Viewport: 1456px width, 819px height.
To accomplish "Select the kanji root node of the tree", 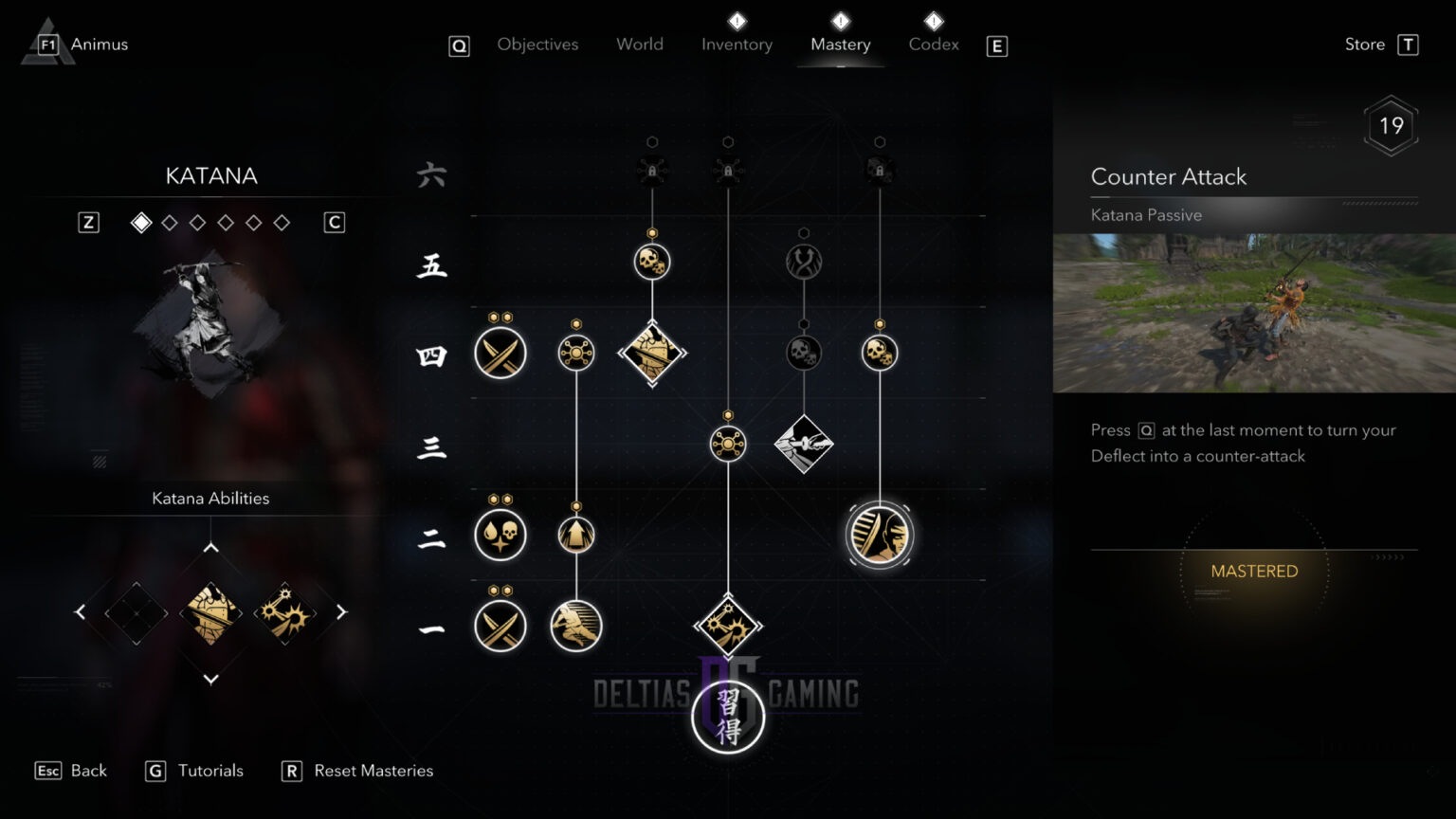I will [x=728, y=717].
